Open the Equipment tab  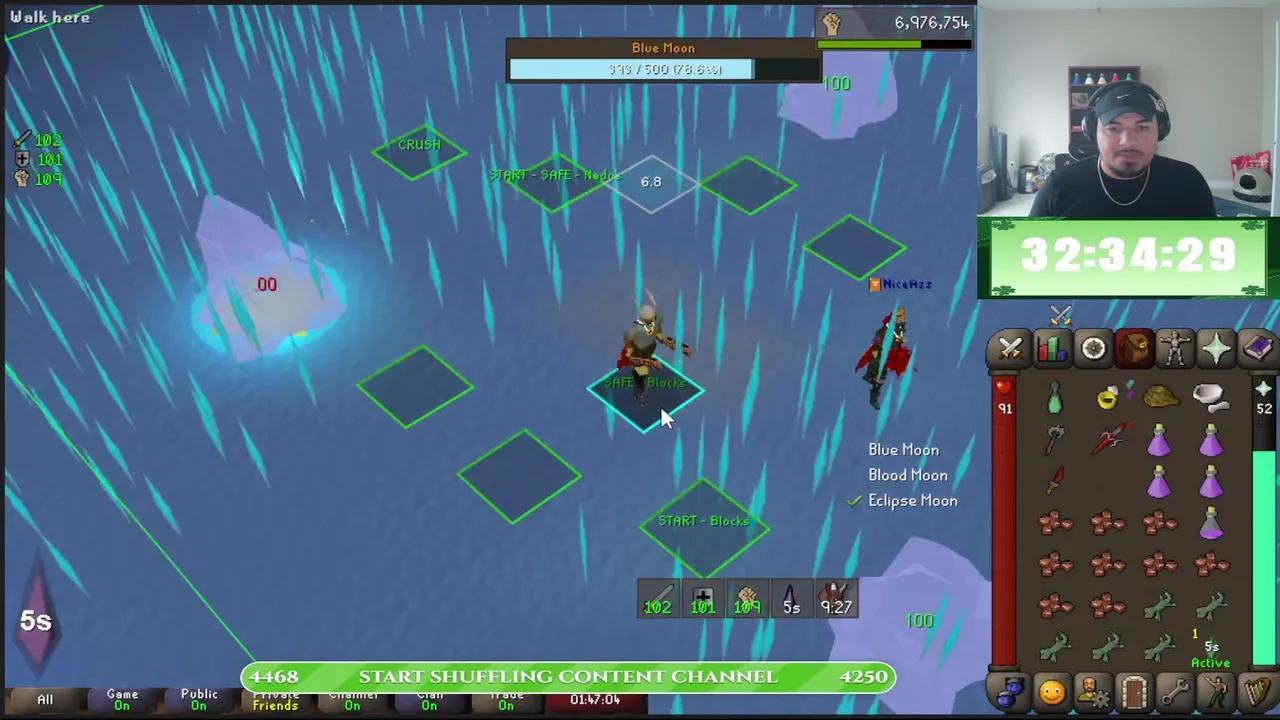coord(1174,347)
